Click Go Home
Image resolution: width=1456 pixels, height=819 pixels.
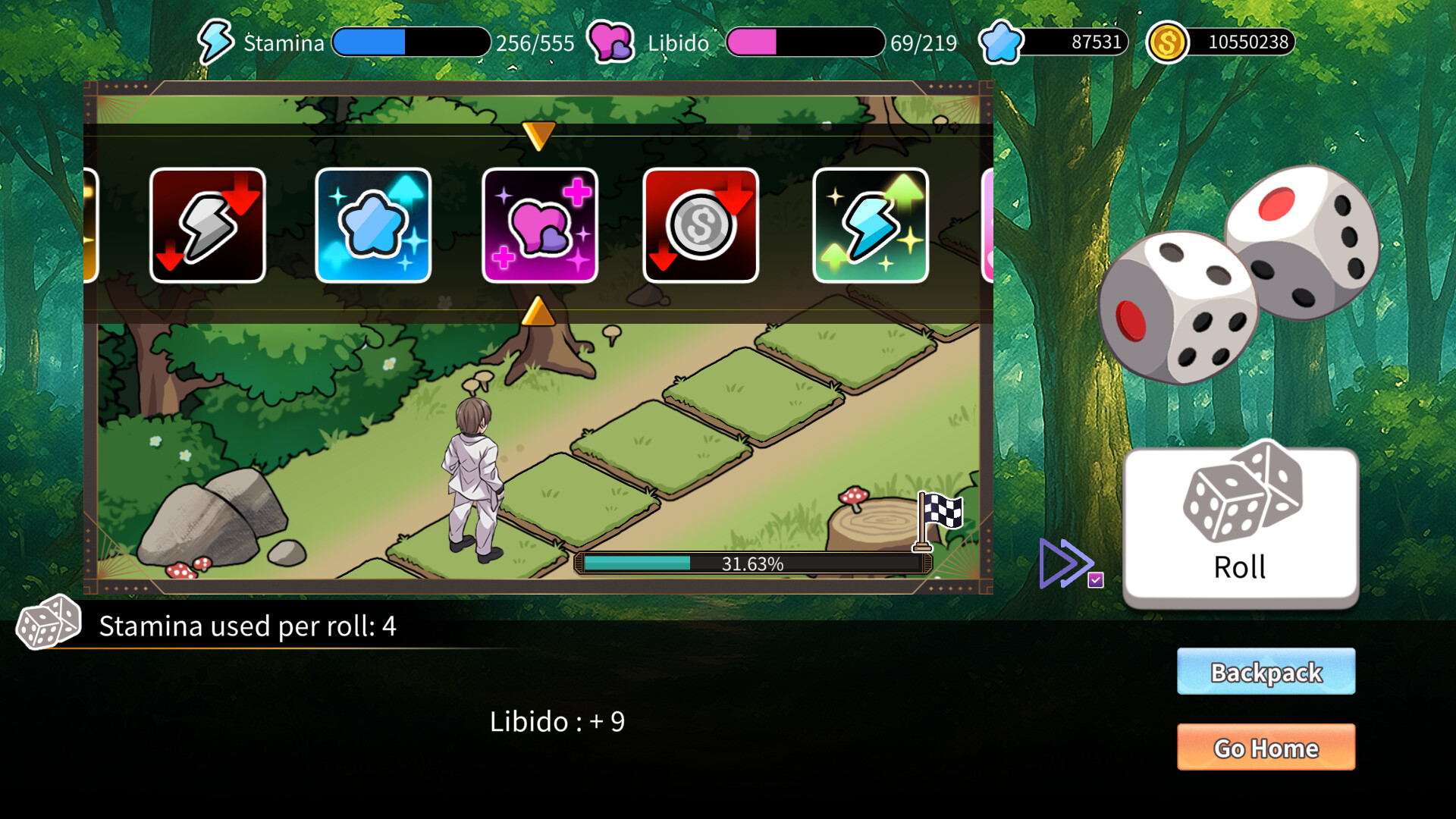[1265, 748]
